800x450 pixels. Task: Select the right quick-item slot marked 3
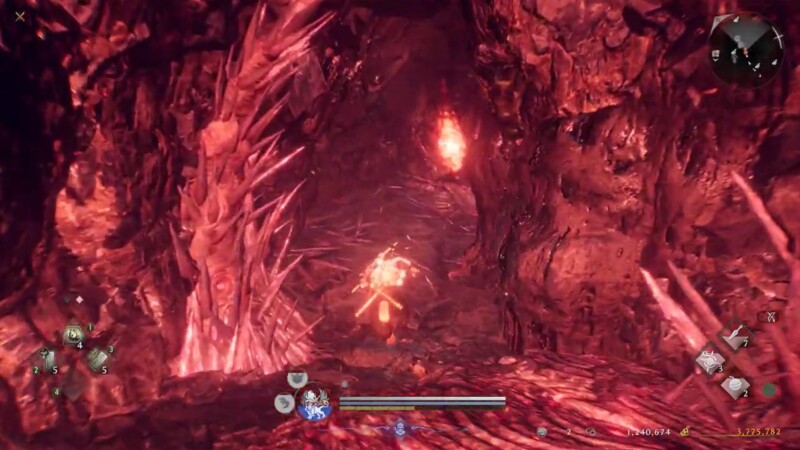[97, 359]
